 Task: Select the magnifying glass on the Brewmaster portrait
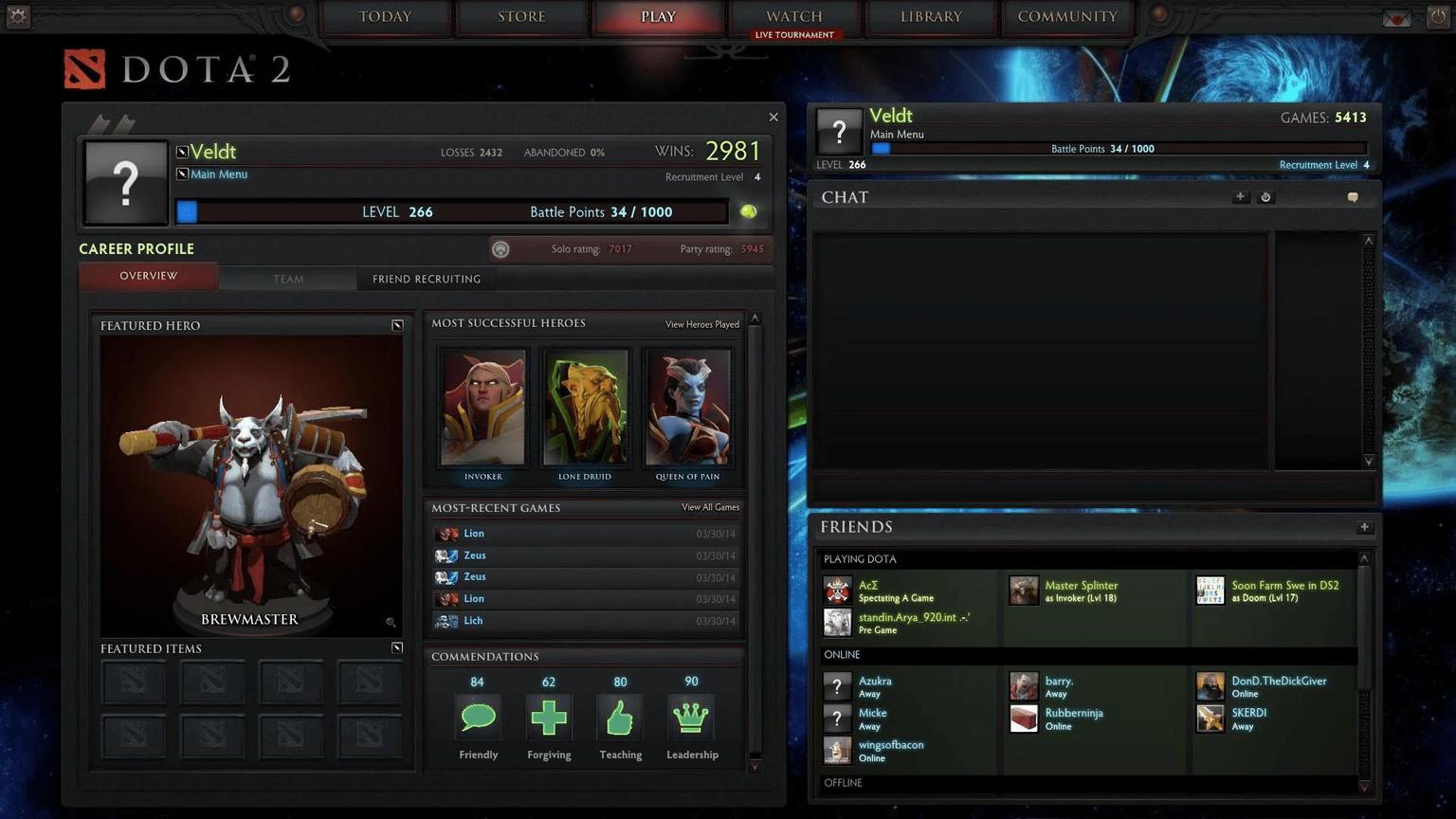coord(390,622)
